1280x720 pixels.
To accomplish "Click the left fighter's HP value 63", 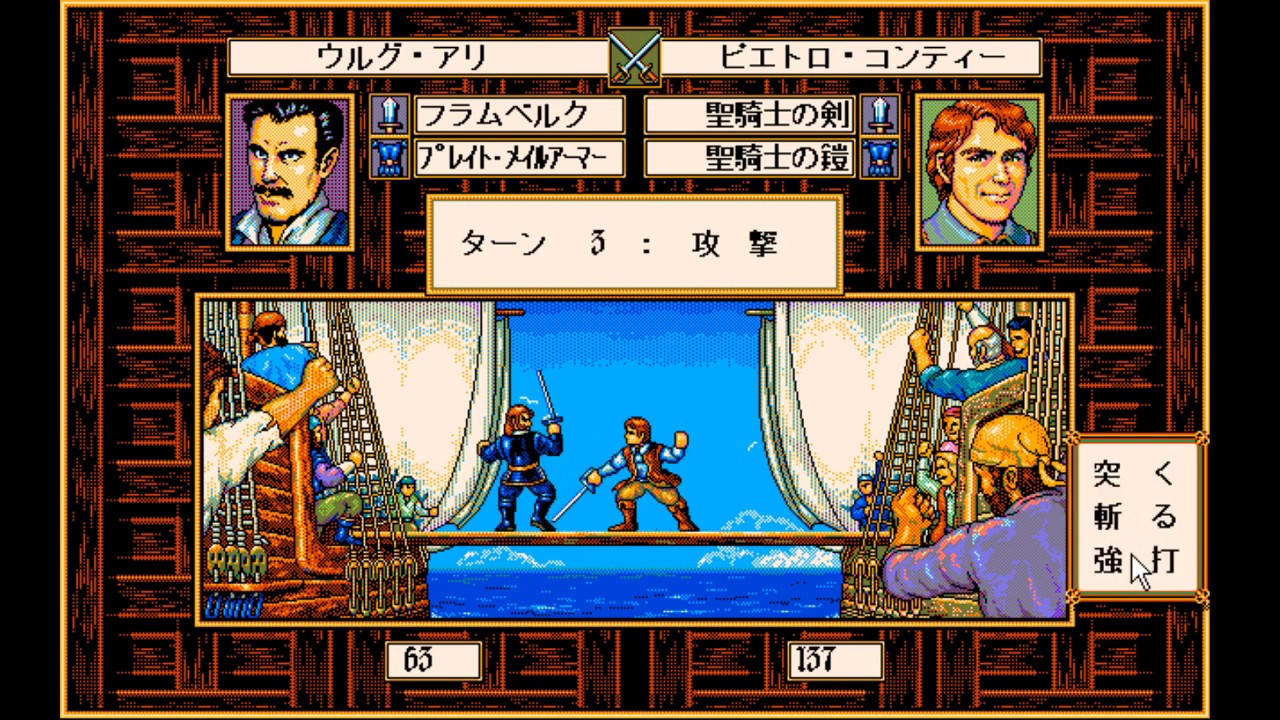I will [x=433, y=661].
